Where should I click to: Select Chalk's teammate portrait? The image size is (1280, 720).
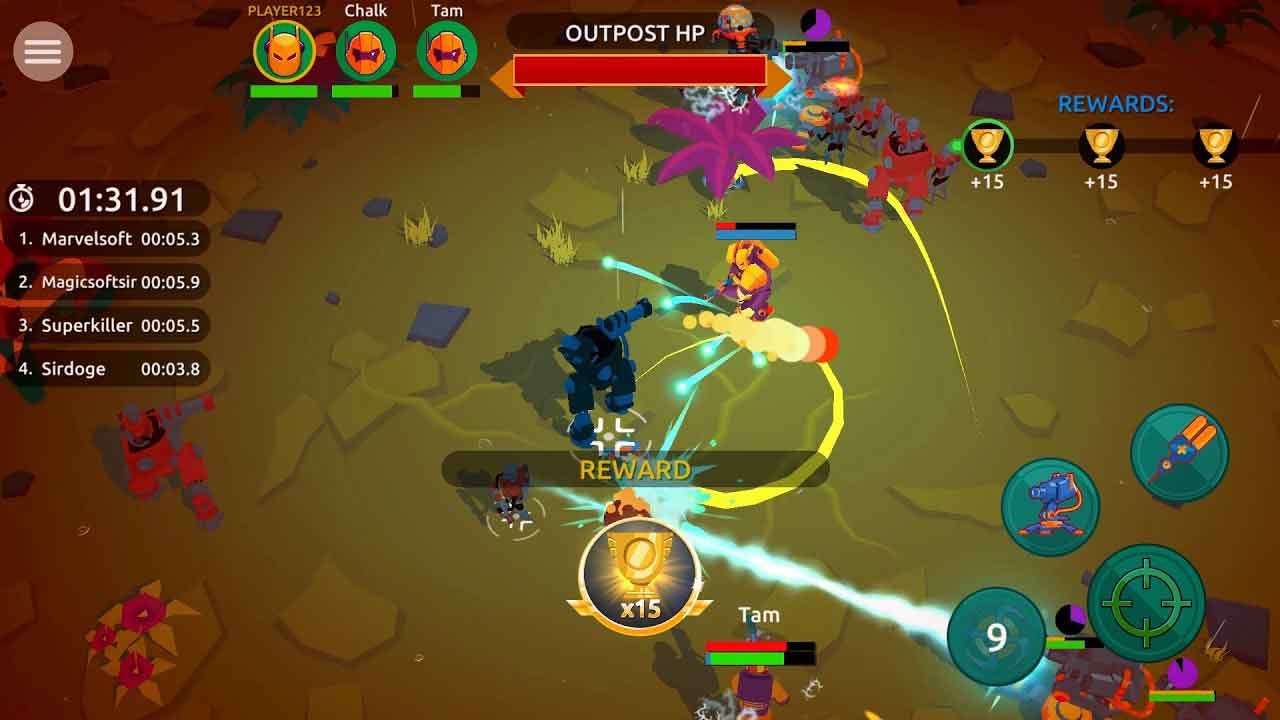(366, 51)
